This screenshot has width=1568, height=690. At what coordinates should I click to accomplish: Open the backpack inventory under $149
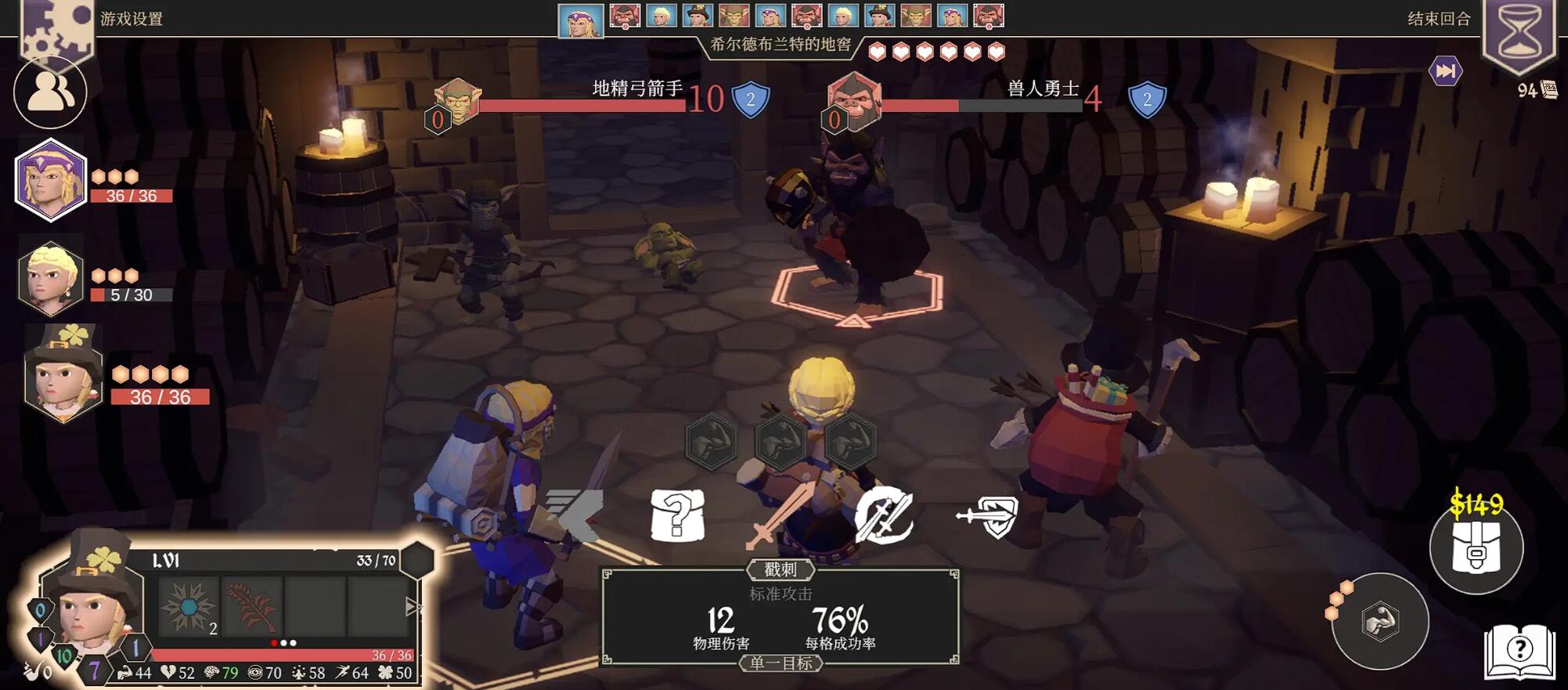coord(1476,548)
